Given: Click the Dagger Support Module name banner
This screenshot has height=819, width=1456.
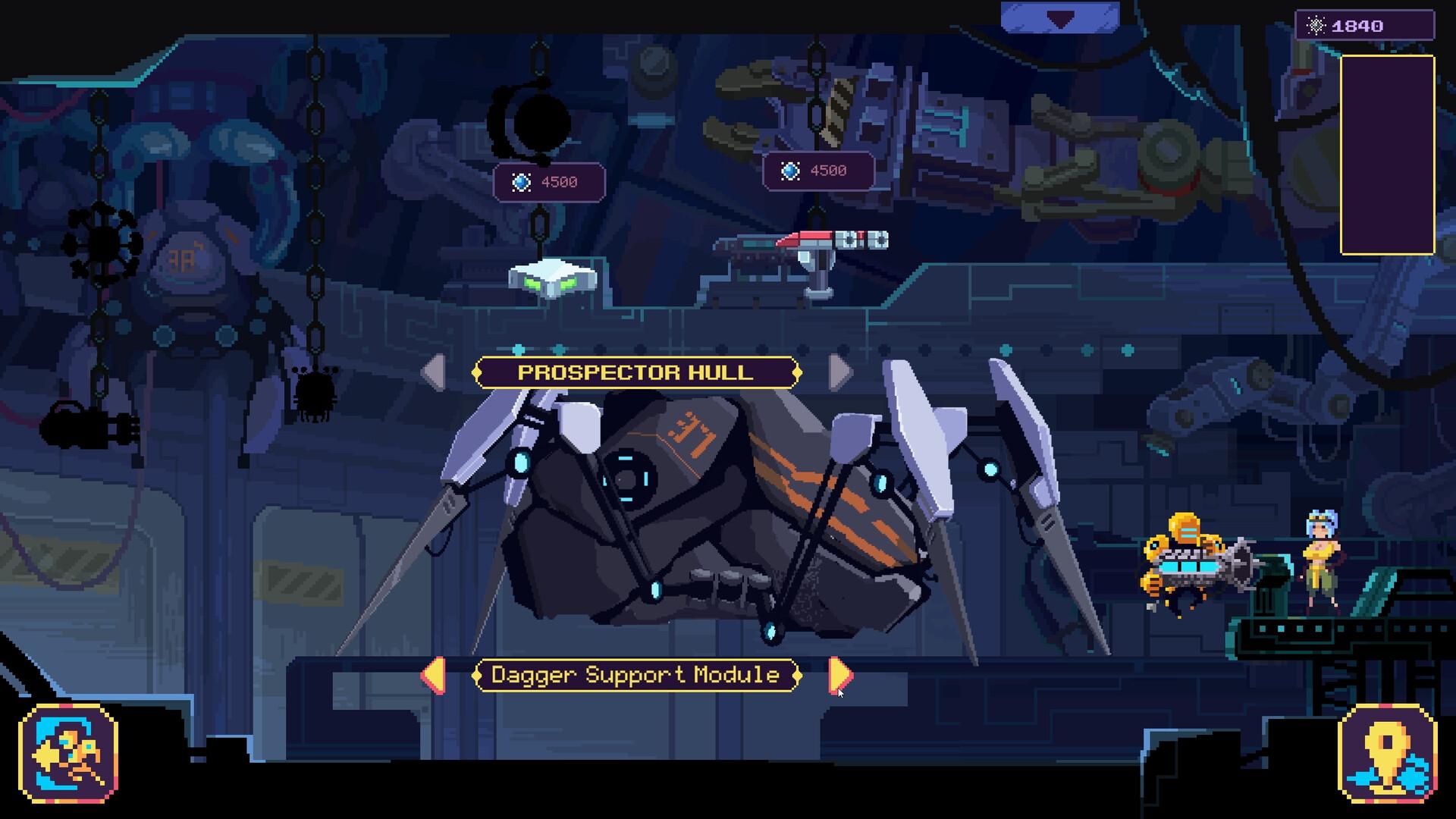Looking at the screenshot, I should [635, 674].
